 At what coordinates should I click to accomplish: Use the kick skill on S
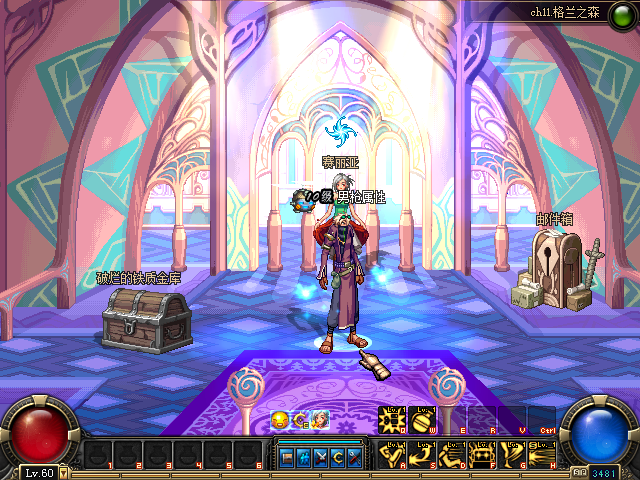422,455
